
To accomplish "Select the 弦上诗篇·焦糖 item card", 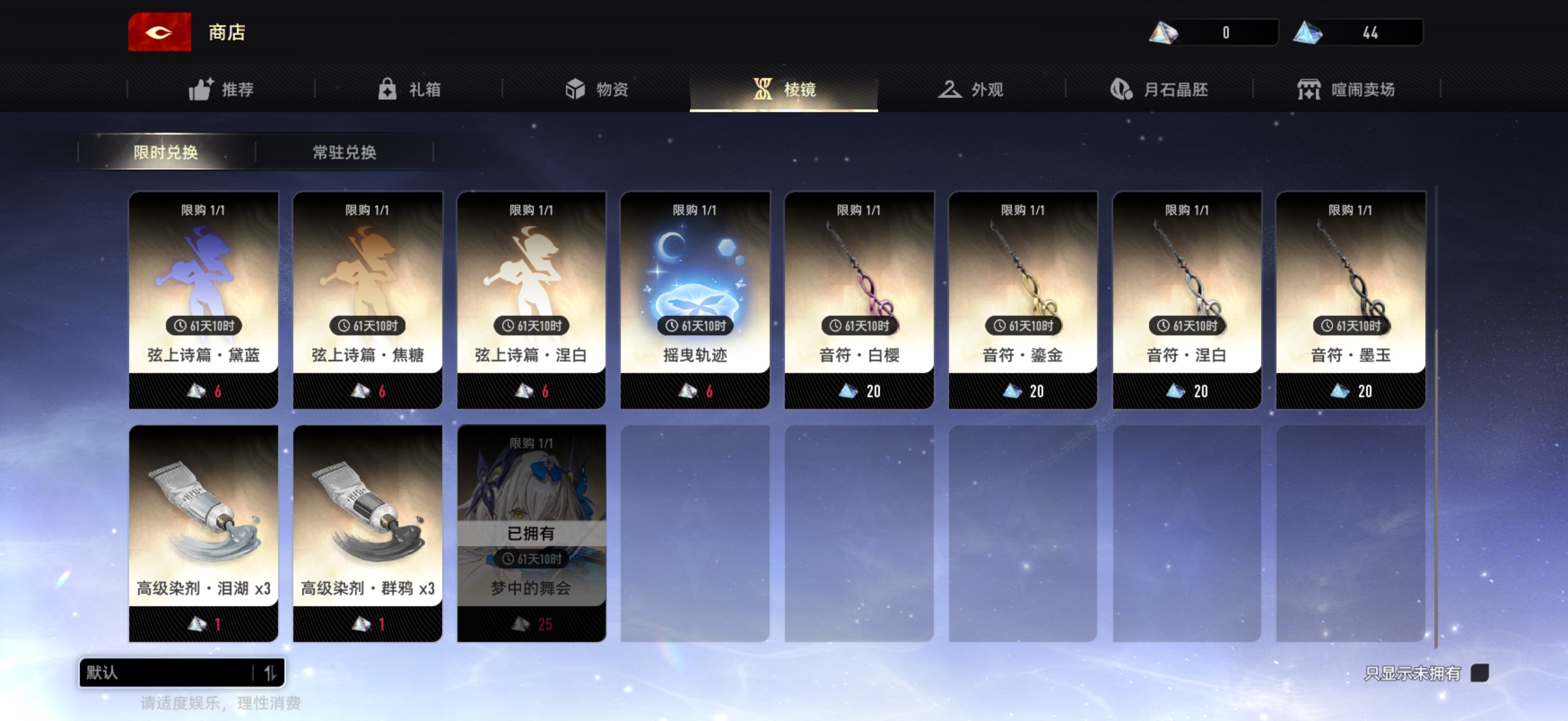I will pyautogui.click(x=368, y=300).
